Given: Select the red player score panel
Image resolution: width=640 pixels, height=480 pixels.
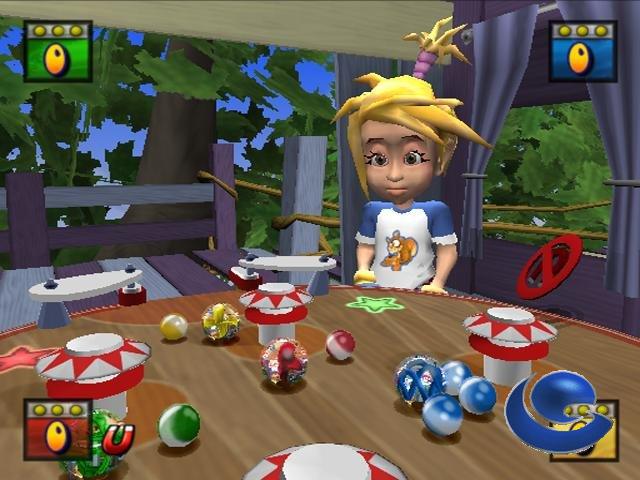Looking at the screenshot, I should pos(57,429).
